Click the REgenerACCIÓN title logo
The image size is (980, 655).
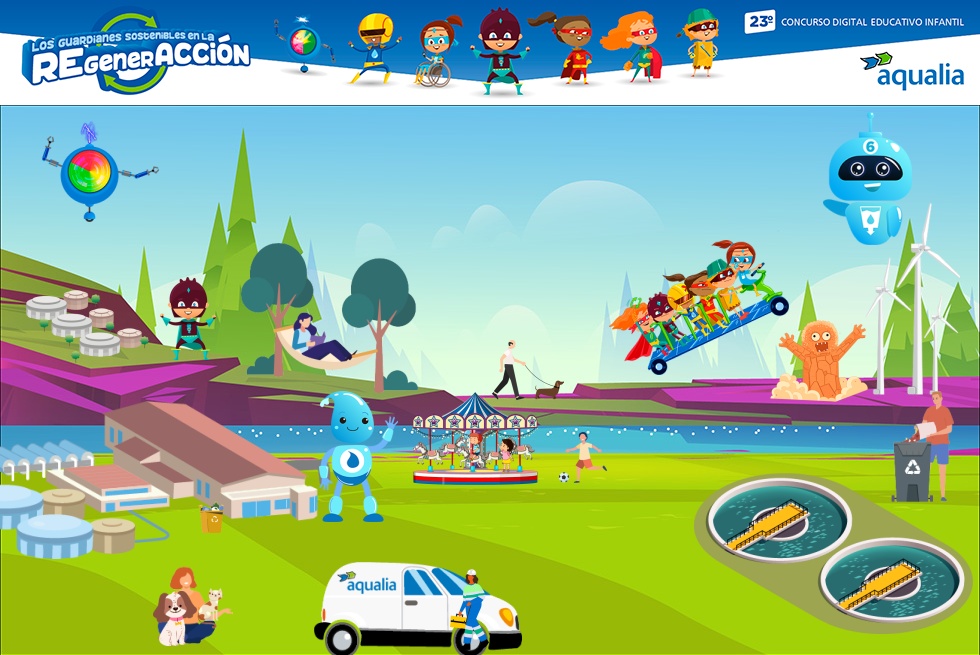(x=135, y=55)
